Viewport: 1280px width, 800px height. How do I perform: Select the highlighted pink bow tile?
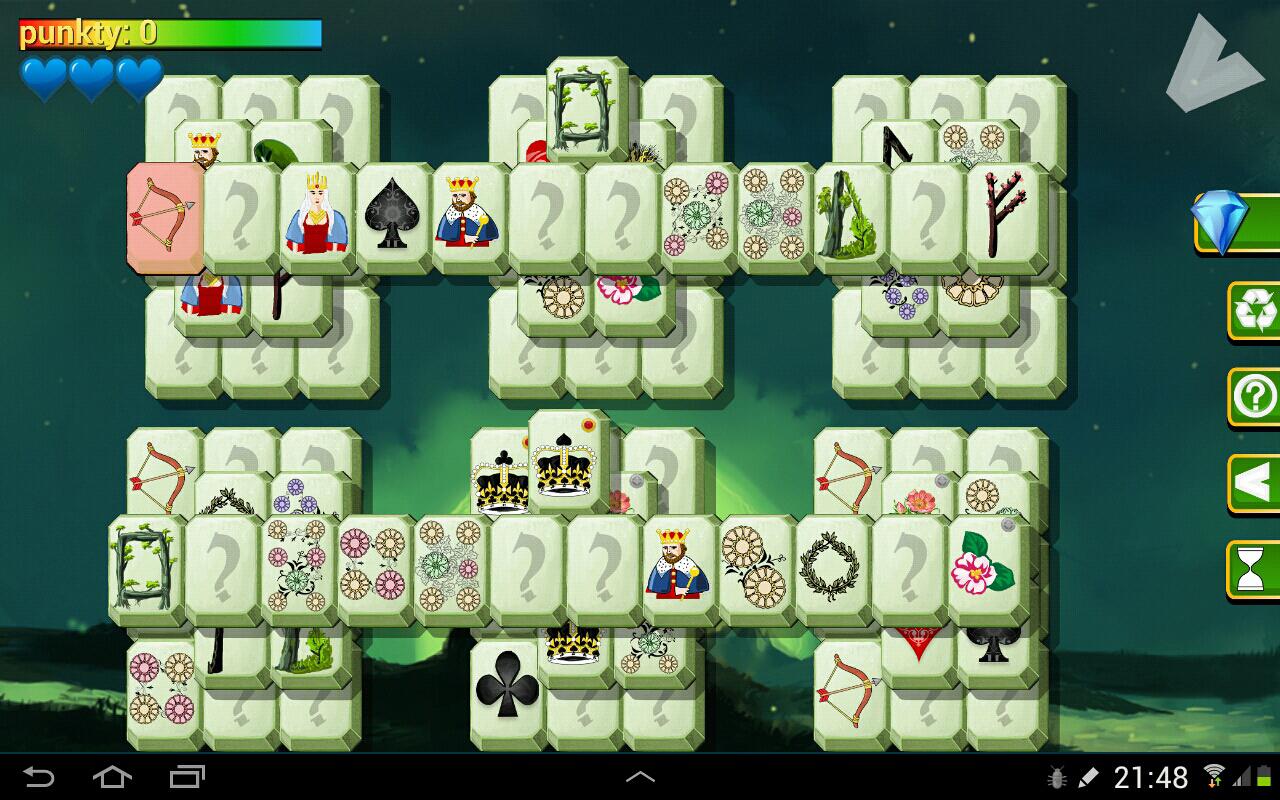point(166,215)
